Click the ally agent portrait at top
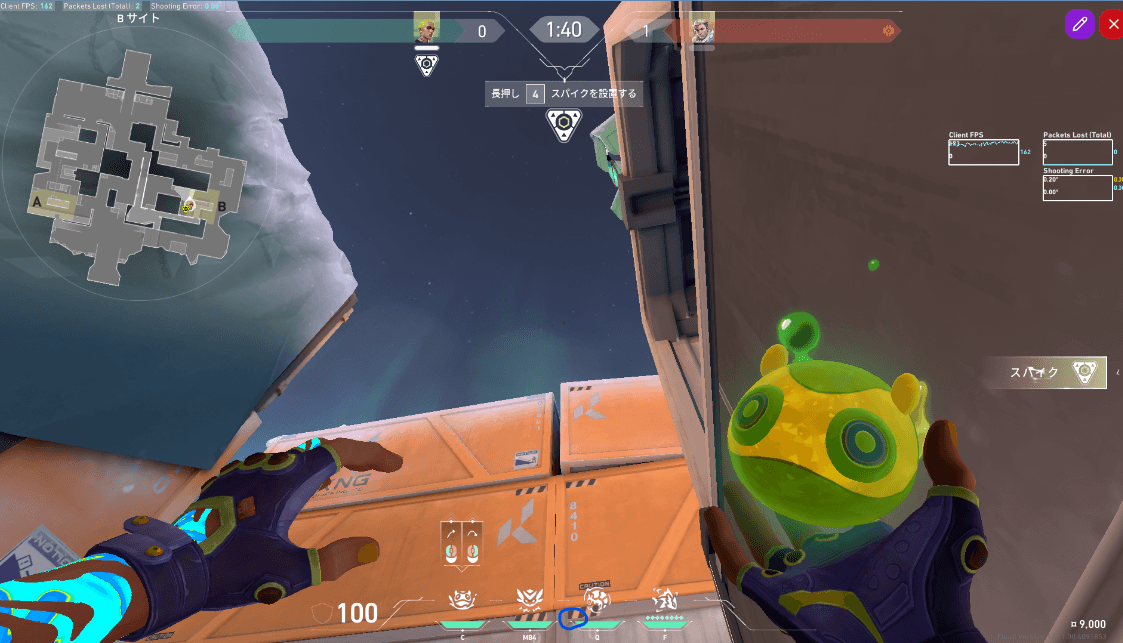 (x=427, y=30)
